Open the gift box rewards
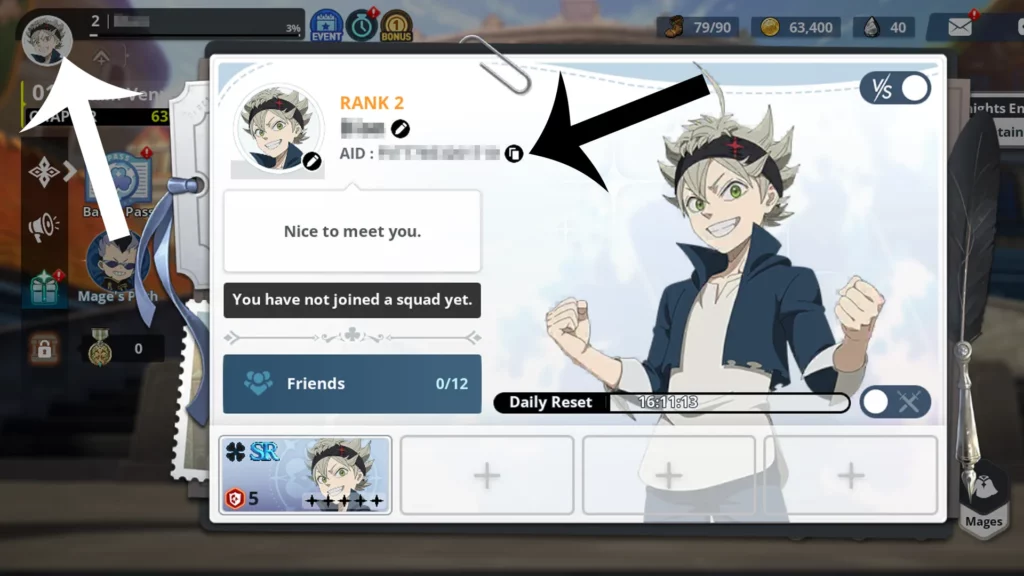The height and width of the screenshot is (576, 1024). pos(44,291)
